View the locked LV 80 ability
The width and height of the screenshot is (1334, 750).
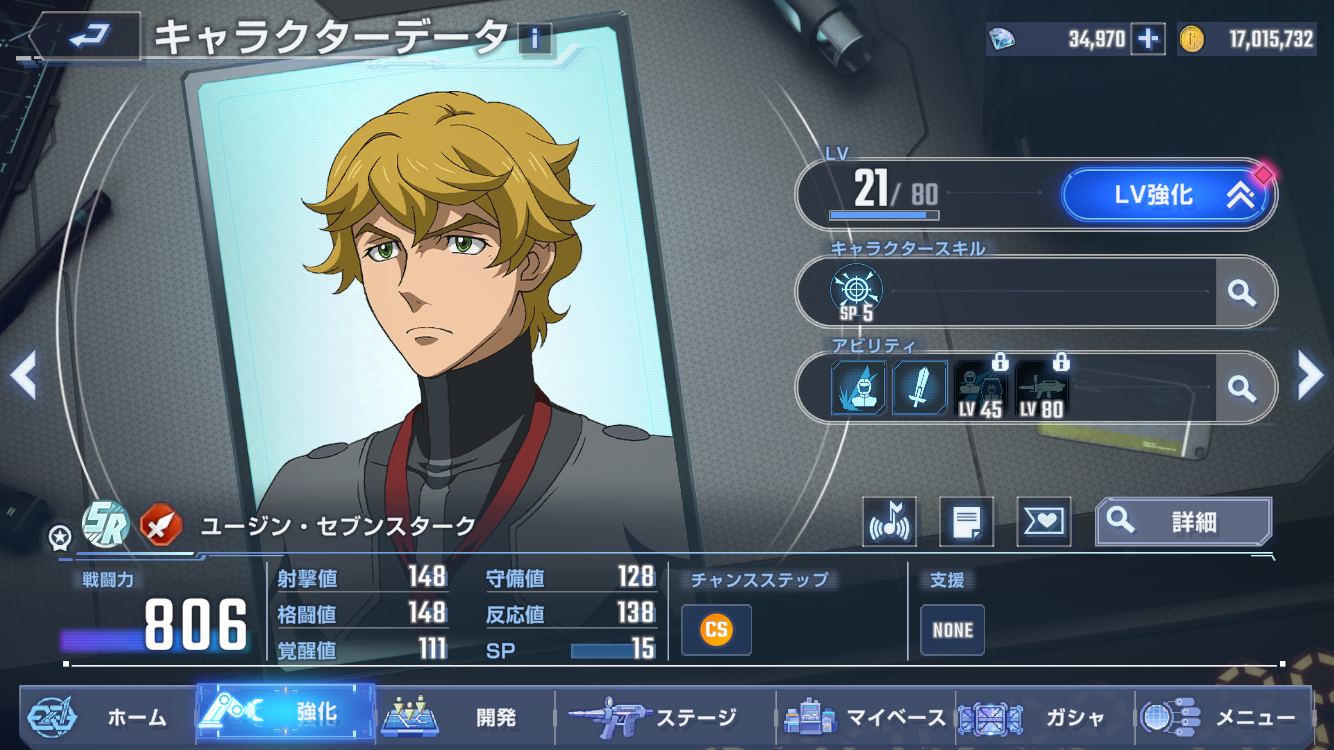[1042, 387]
